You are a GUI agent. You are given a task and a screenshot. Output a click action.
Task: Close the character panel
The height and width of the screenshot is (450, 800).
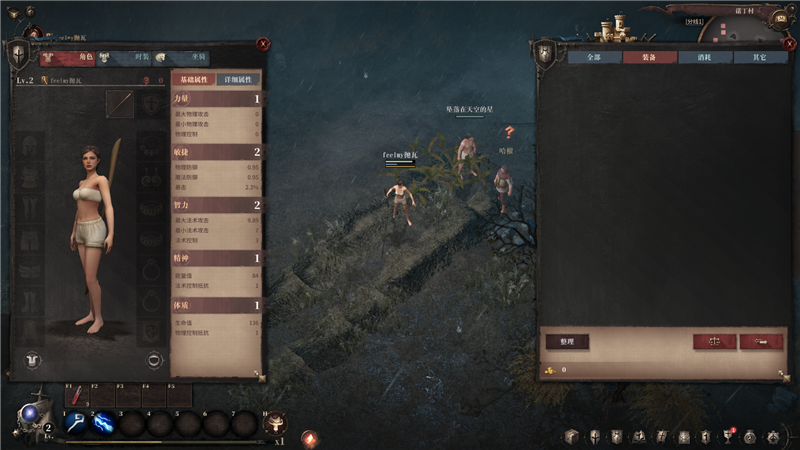coord(262,44)
